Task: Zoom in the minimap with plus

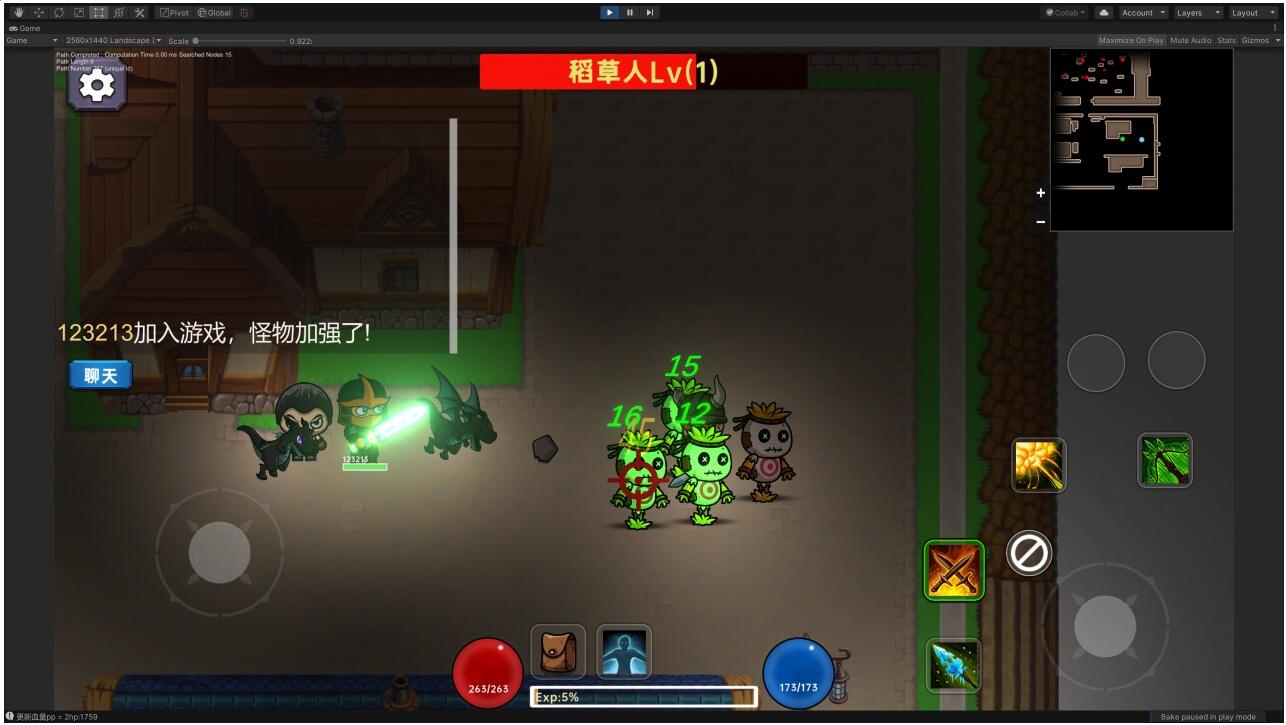Action: pos(1040,193)
